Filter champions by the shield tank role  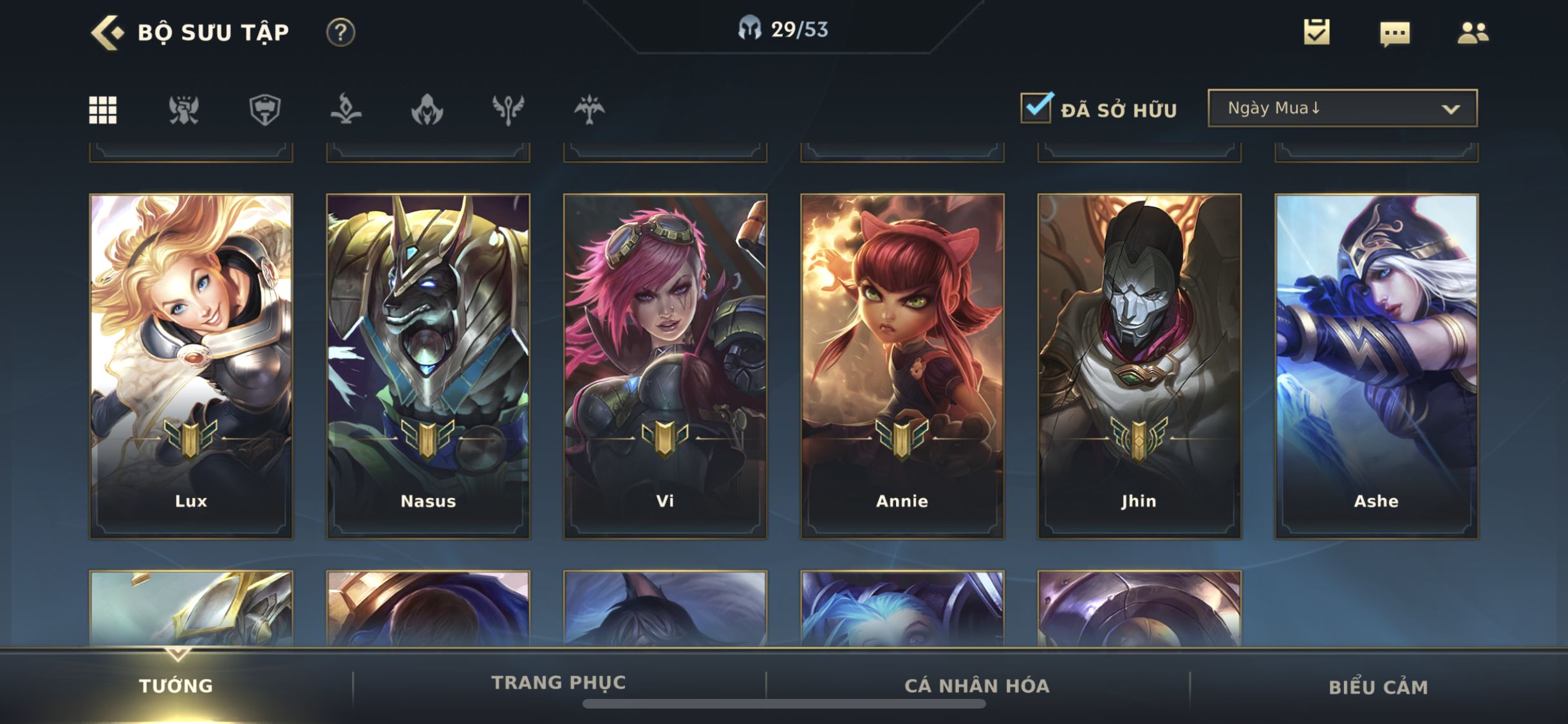pos(265,110)
